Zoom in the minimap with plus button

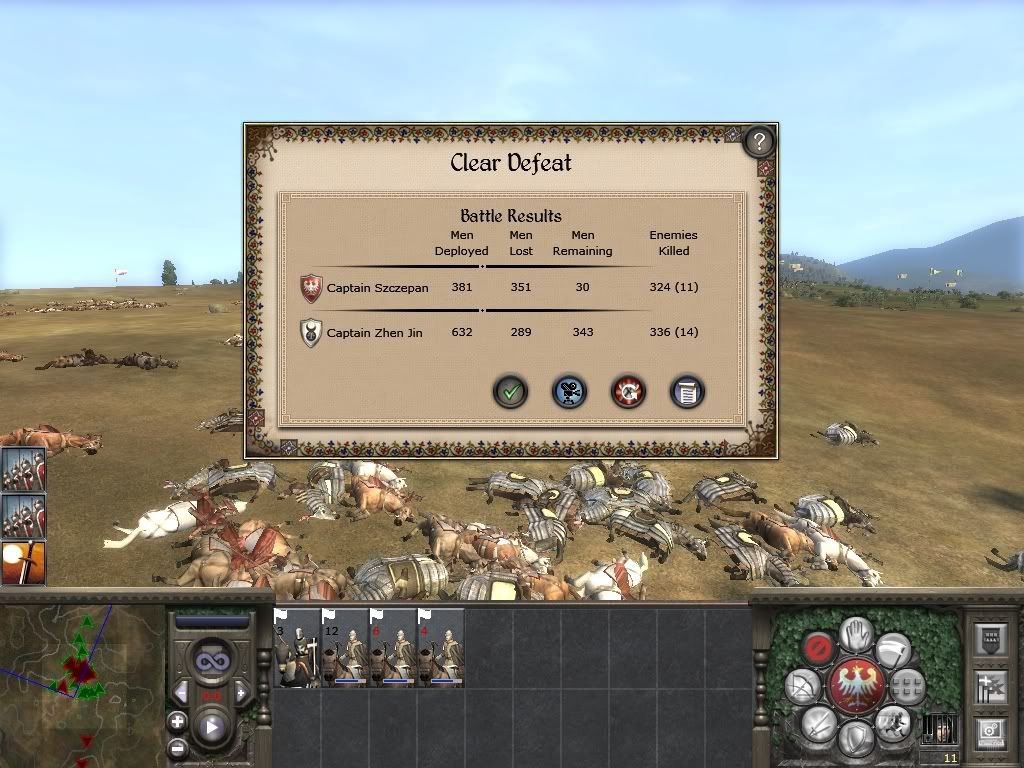point(177,722)
